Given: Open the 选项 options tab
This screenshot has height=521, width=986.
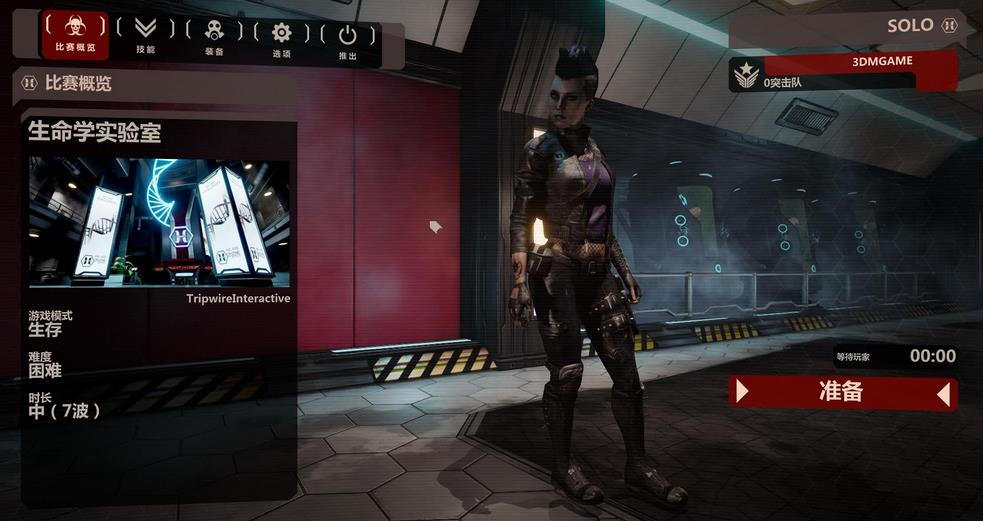Looking at the screenshot, I should (281, 37).
